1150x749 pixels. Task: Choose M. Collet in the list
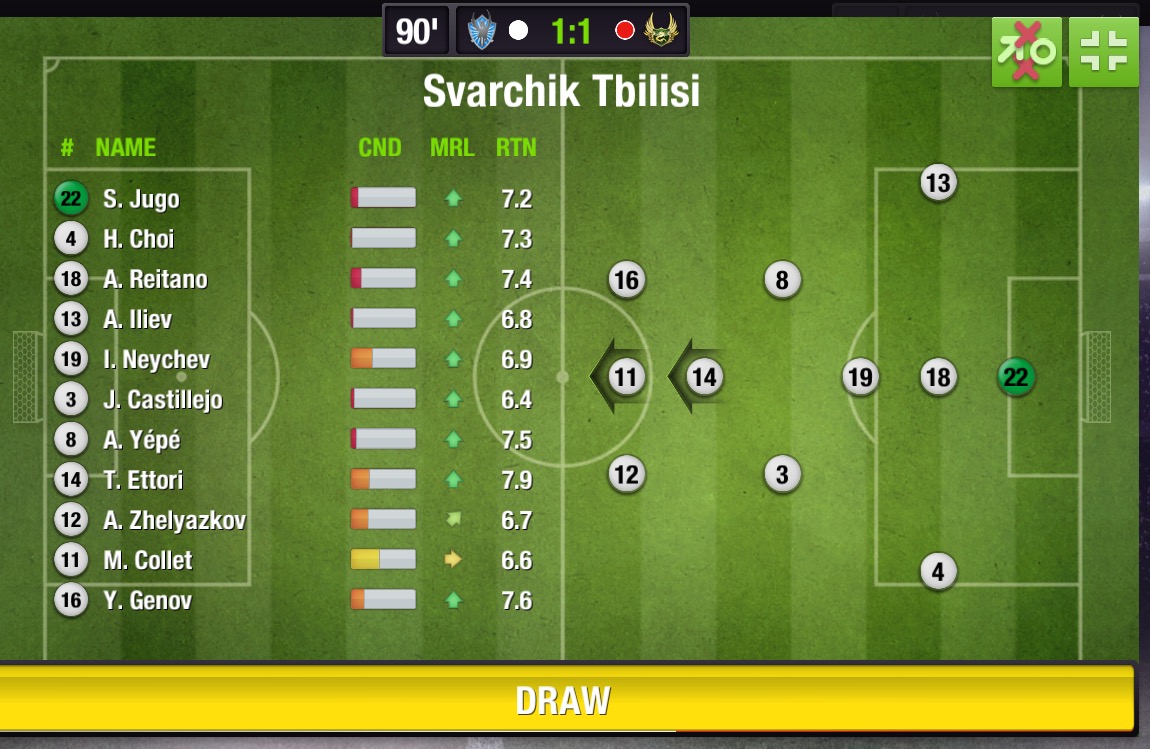tap(147, 560)
